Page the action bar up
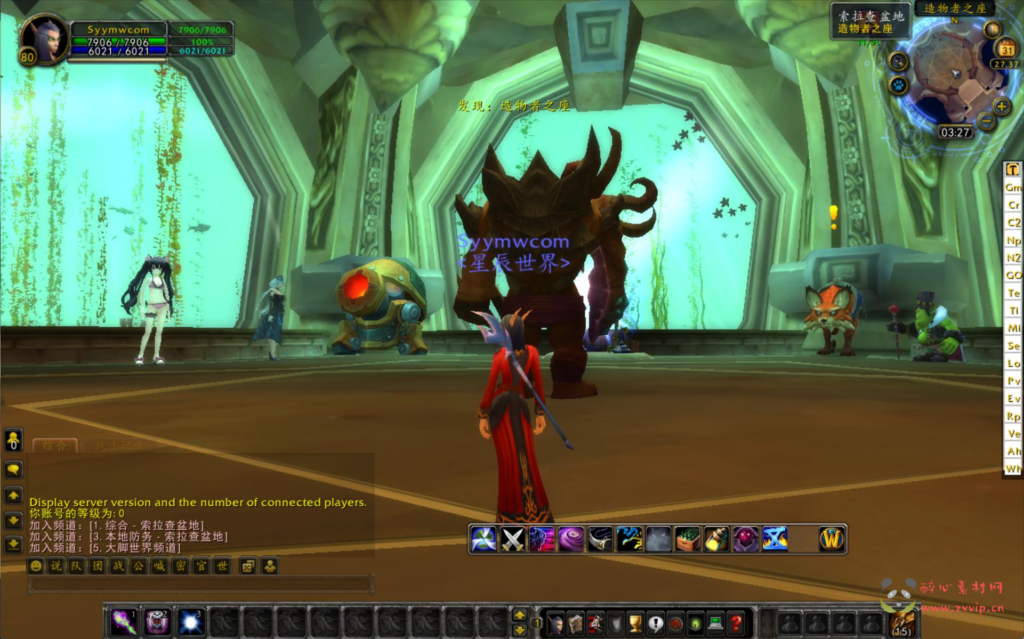Image resolution: width=1024 pixels, height=639 pixels. pyautogui.click(x=519, y=615)
